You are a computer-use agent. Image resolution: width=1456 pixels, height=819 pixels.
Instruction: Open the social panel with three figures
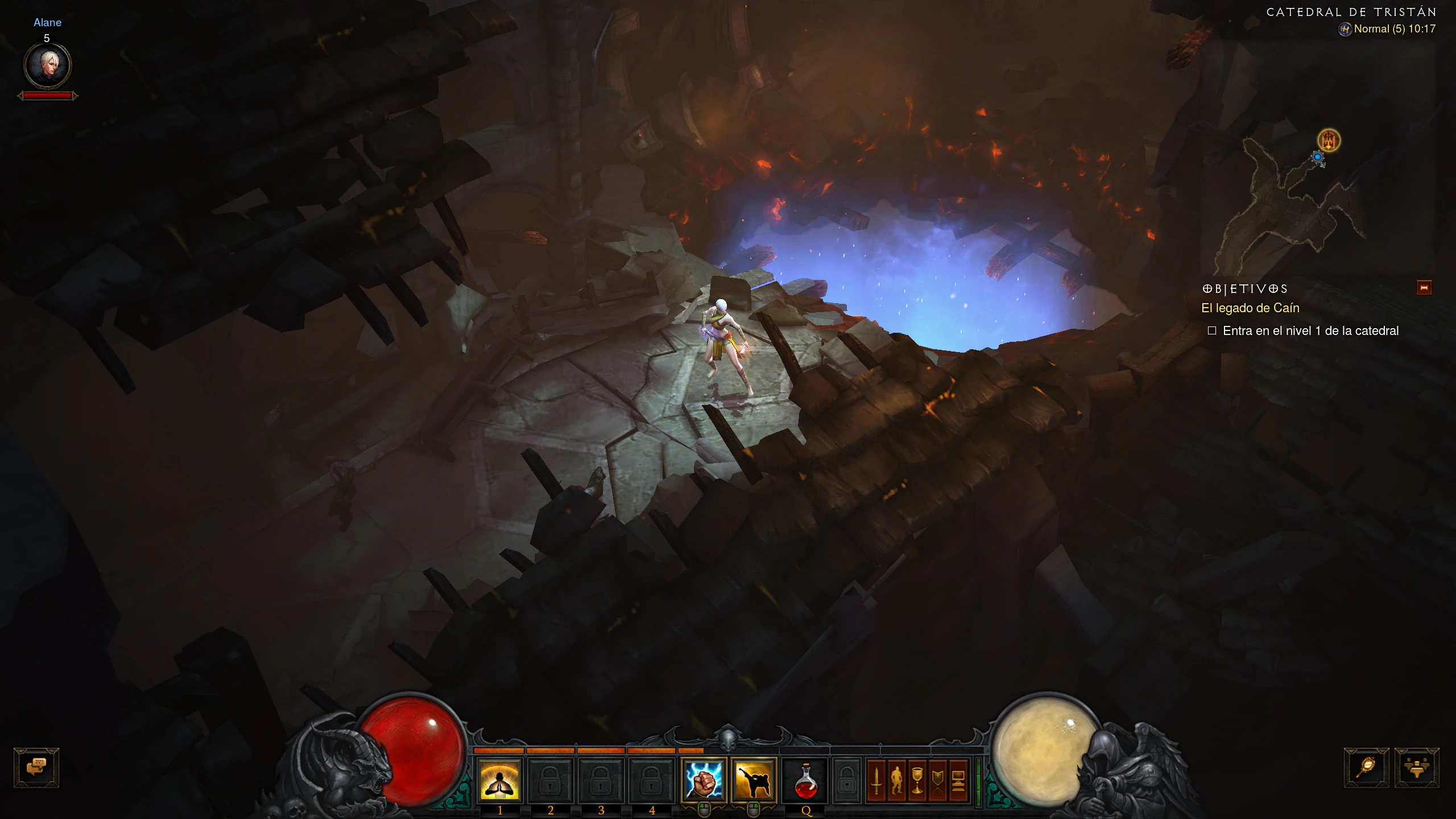[1416, 767]
